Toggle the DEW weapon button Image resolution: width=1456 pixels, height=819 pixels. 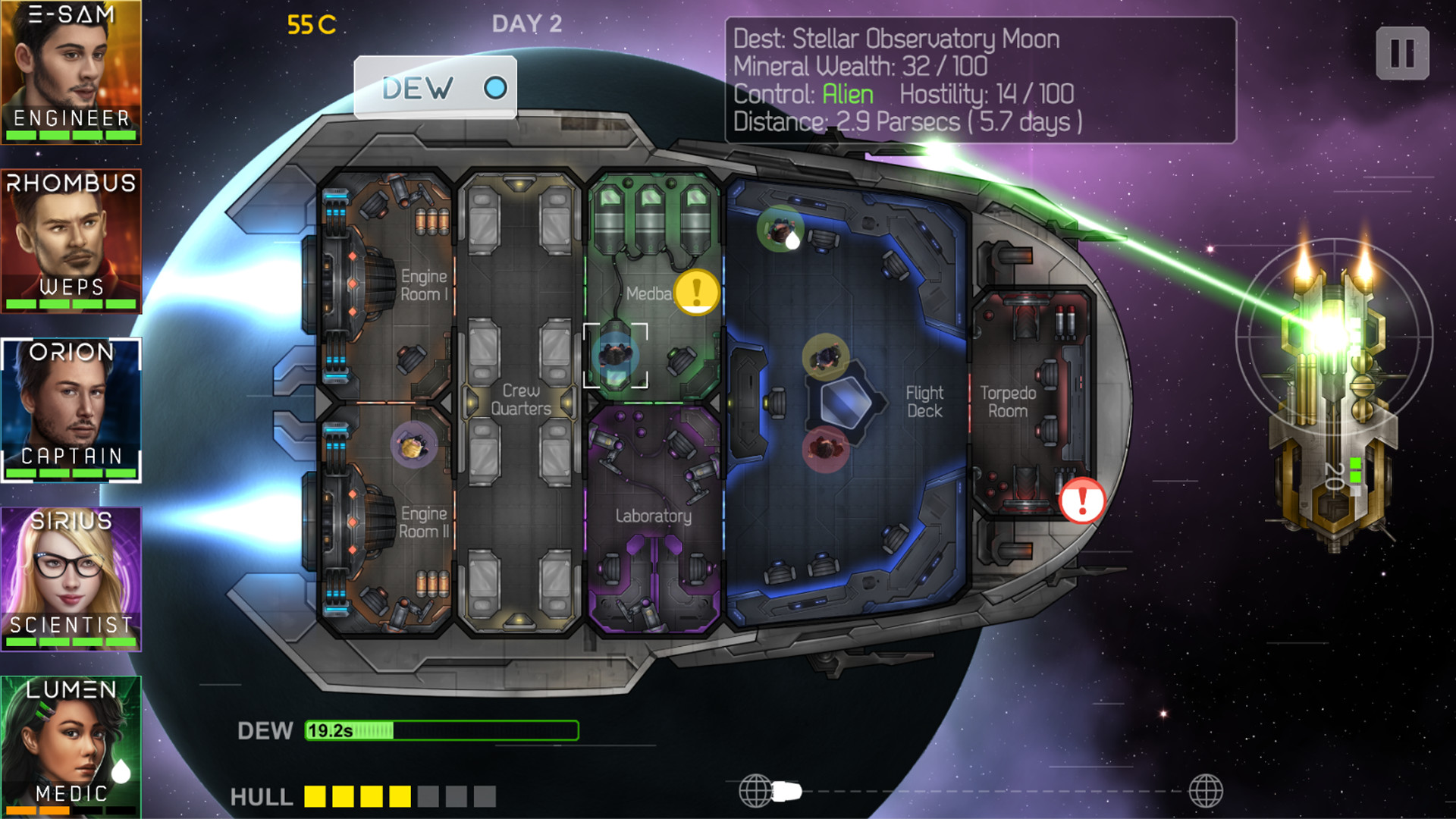pos(435,88)
